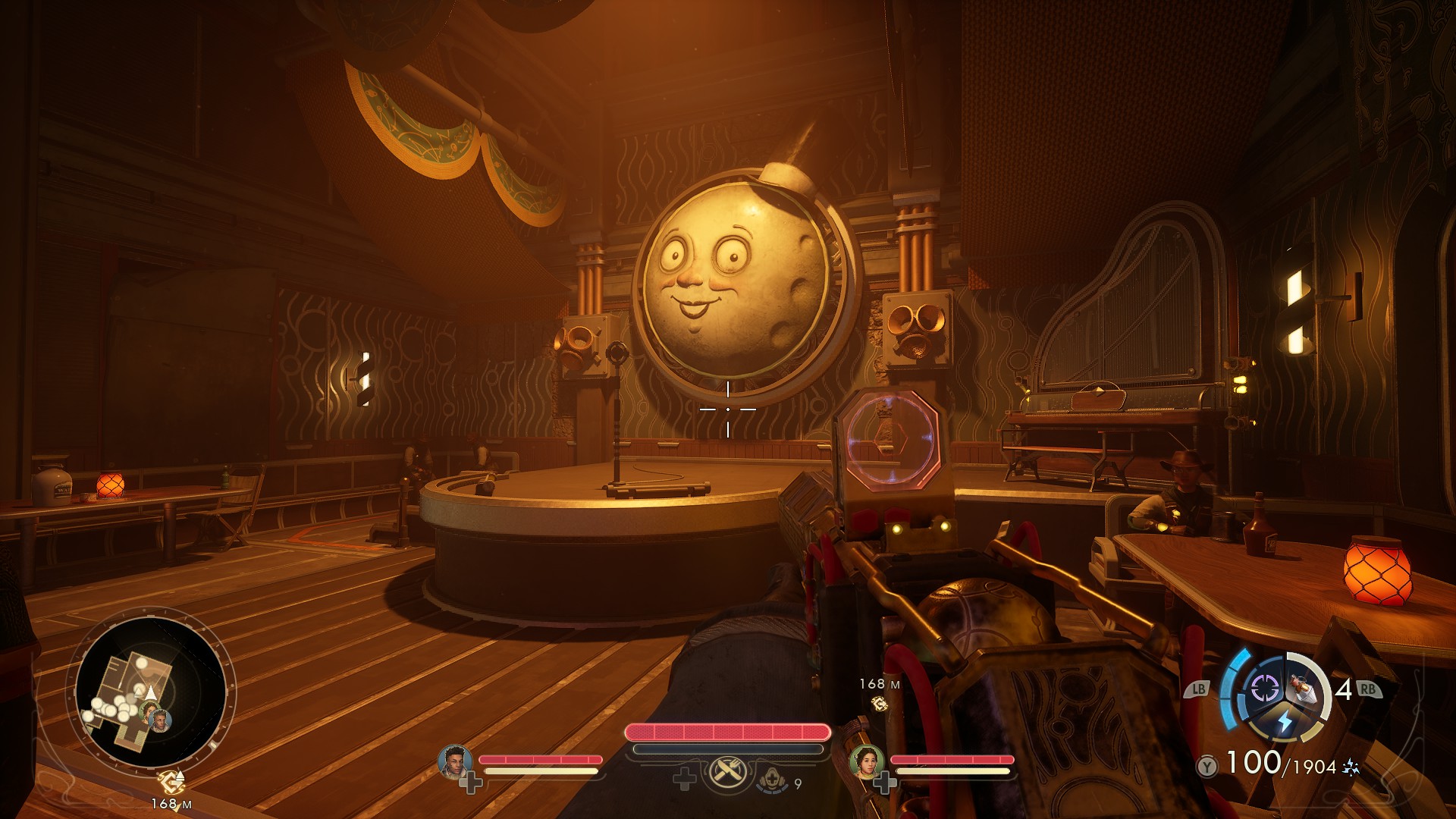Select the quest marker below the minimap
Viewport: 1456px width, 819px height.
[x=171, y=780]
